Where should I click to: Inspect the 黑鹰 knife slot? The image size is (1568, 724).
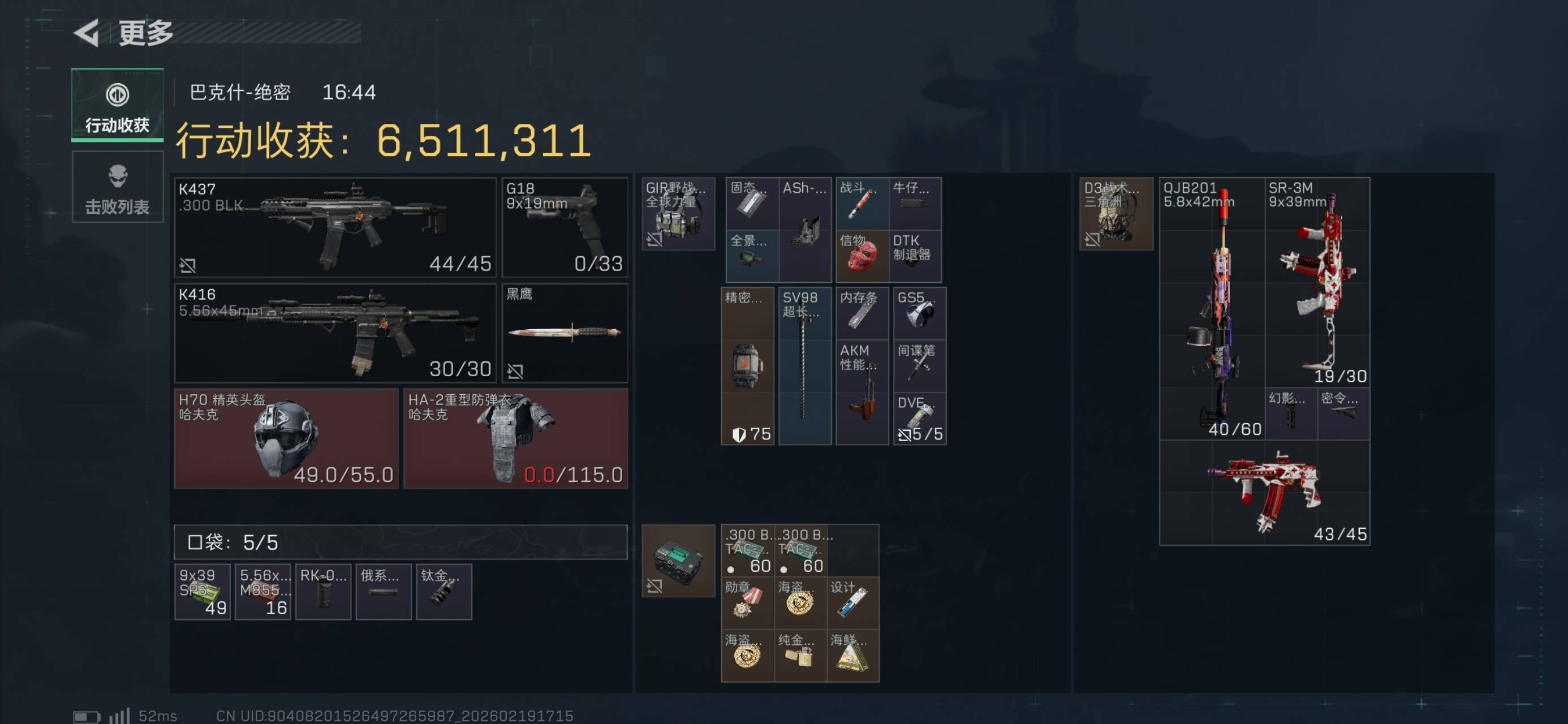pos(565,333)
